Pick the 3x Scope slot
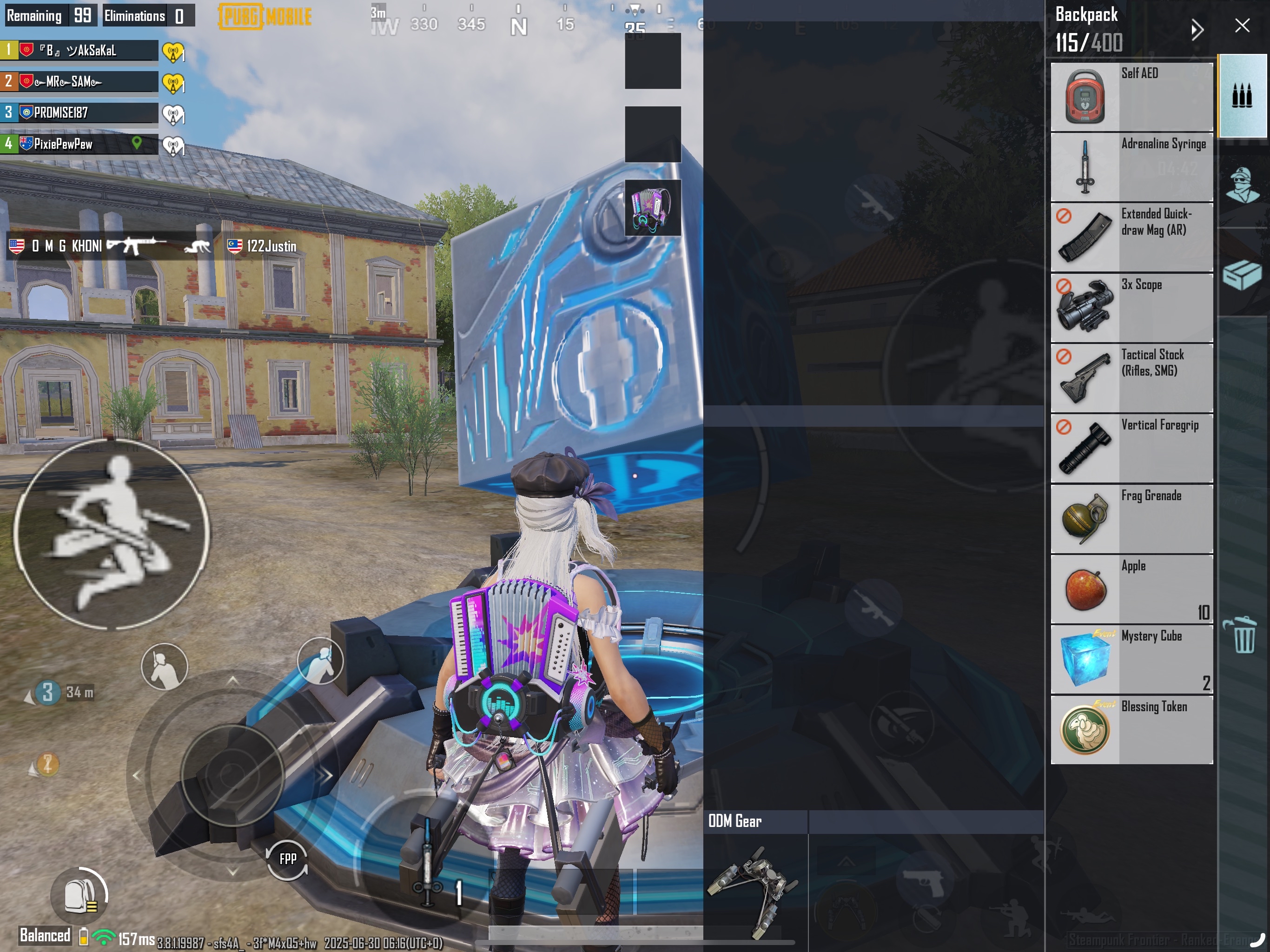This screenshot has height=952, width=1270. click(x=1131, y=308)
